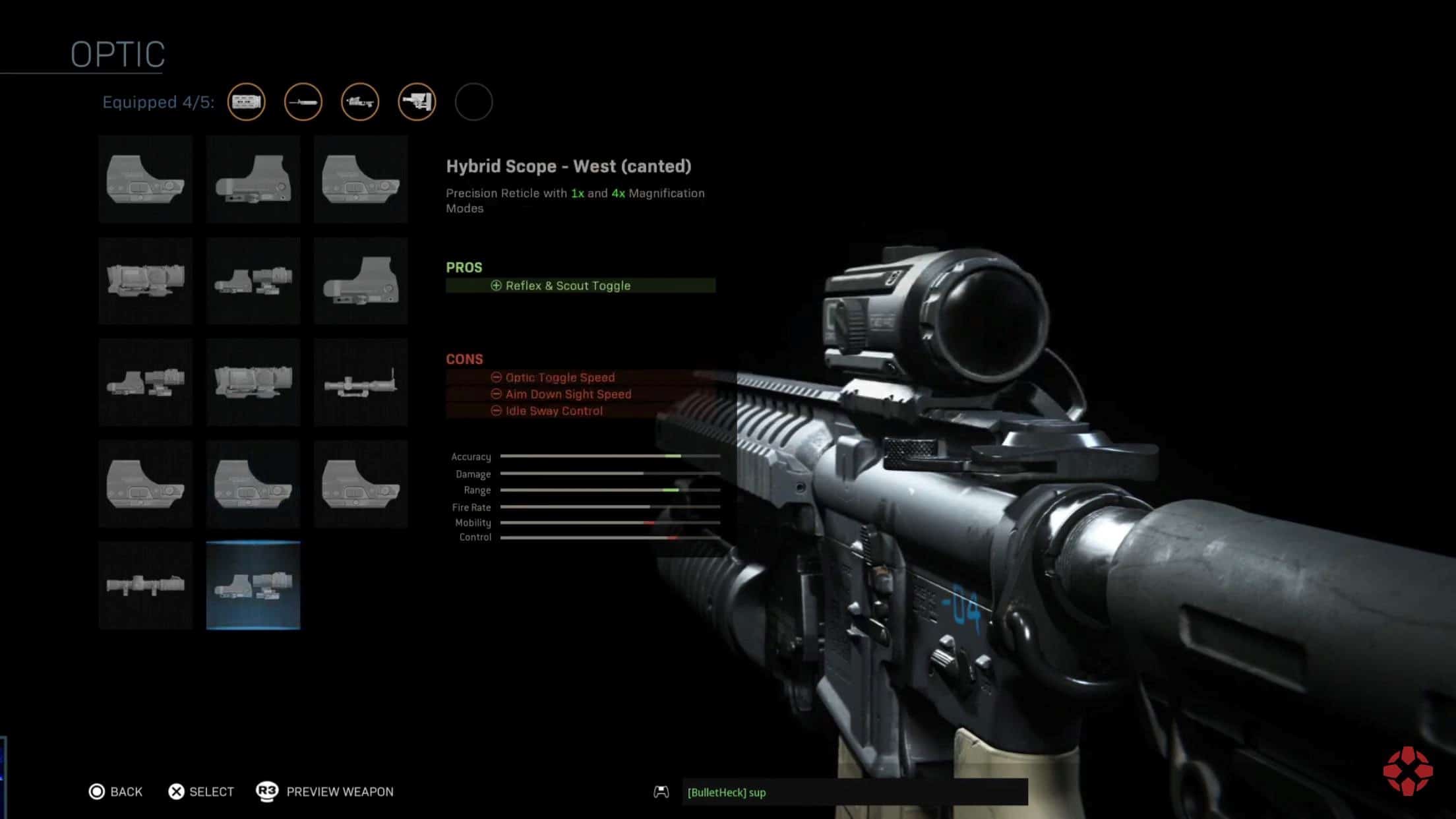Open the equipped stock attachment icon
Screen dimensions: 1456x819
tap(417, 102)
